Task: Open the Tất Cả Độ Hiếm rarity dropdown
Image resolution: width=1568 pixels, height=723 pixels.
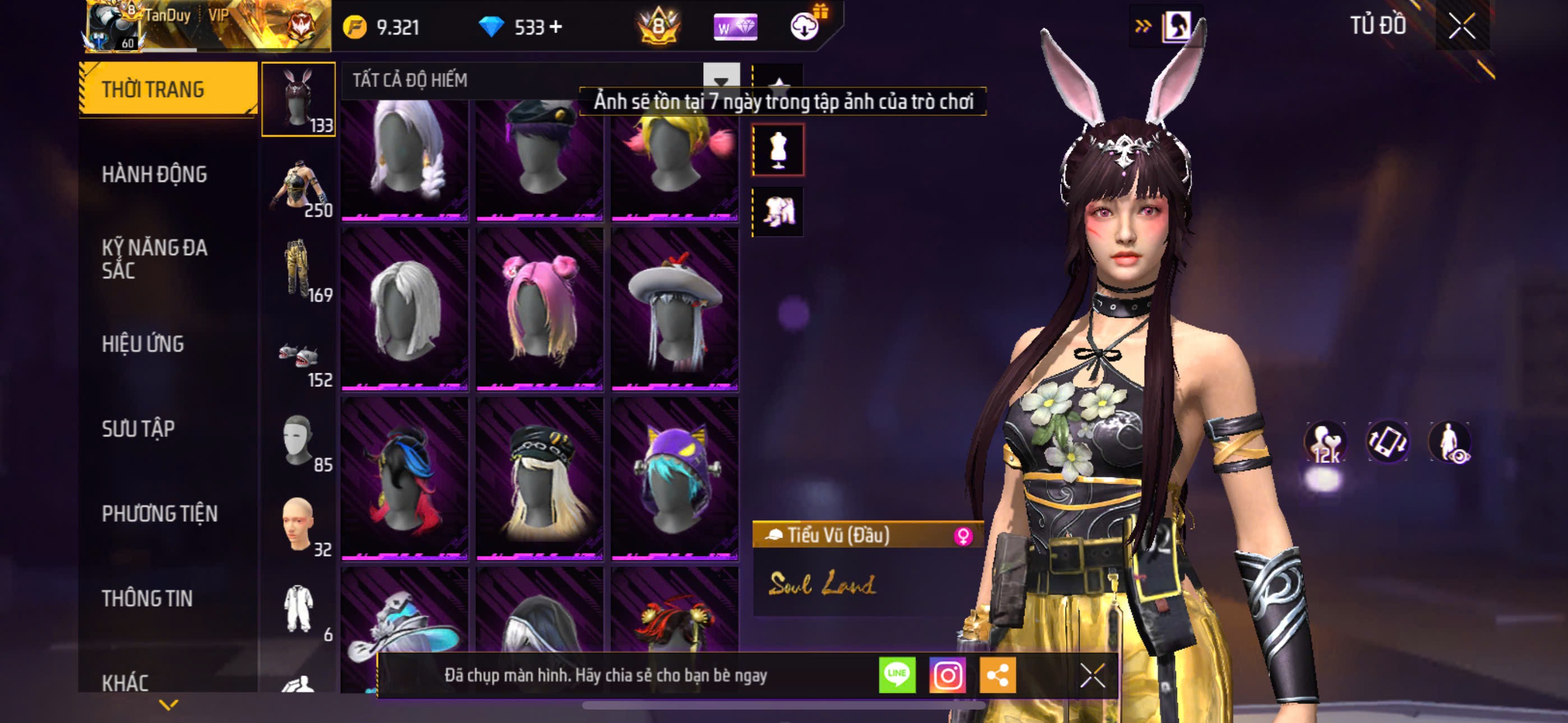Action: click(x=721, y=80)
